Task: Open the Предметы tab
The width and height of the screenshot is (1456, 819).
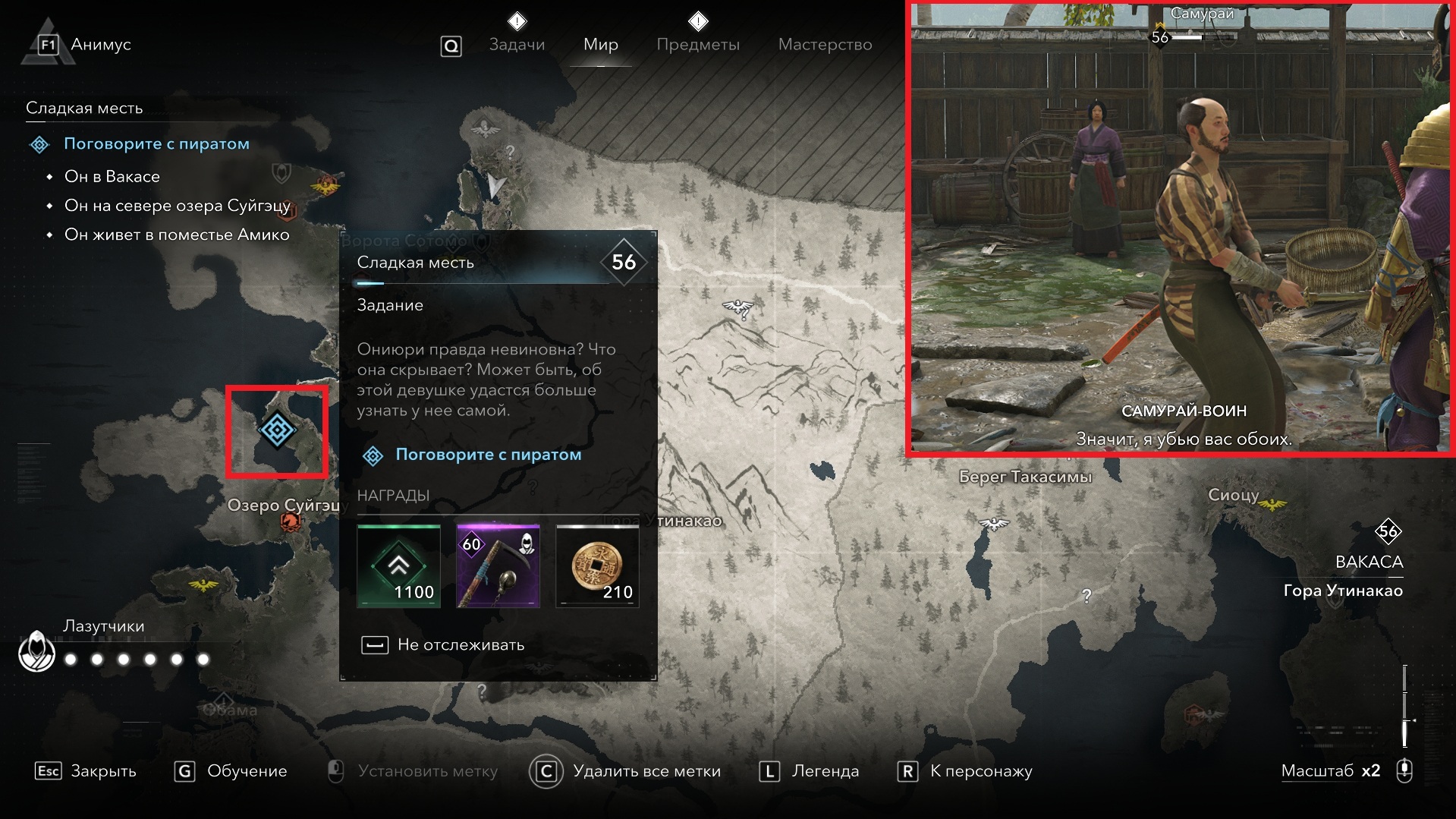Action: (697, 45)
